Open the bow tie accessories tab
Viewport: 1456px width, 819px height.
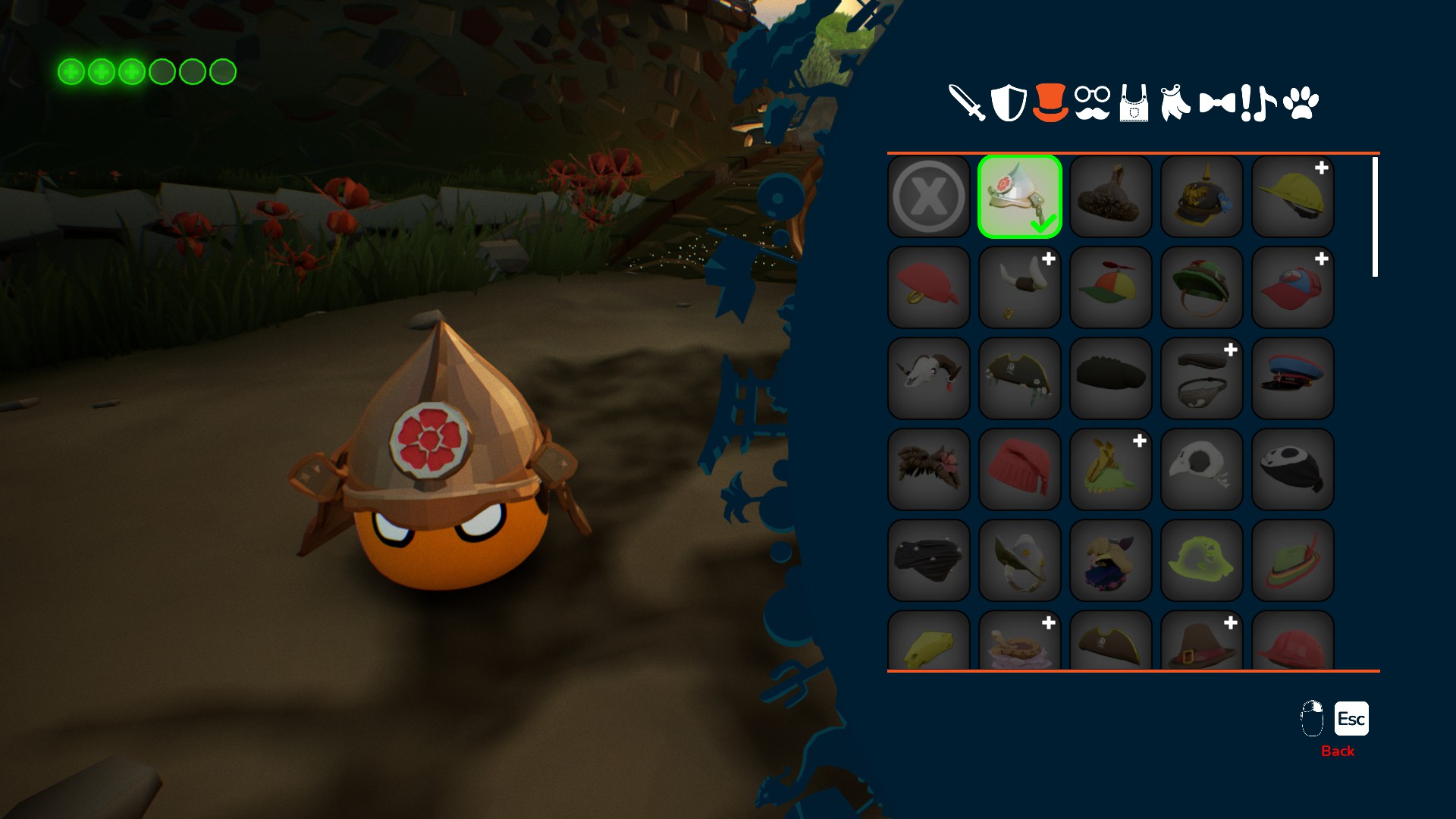[x=1217, y=102]
